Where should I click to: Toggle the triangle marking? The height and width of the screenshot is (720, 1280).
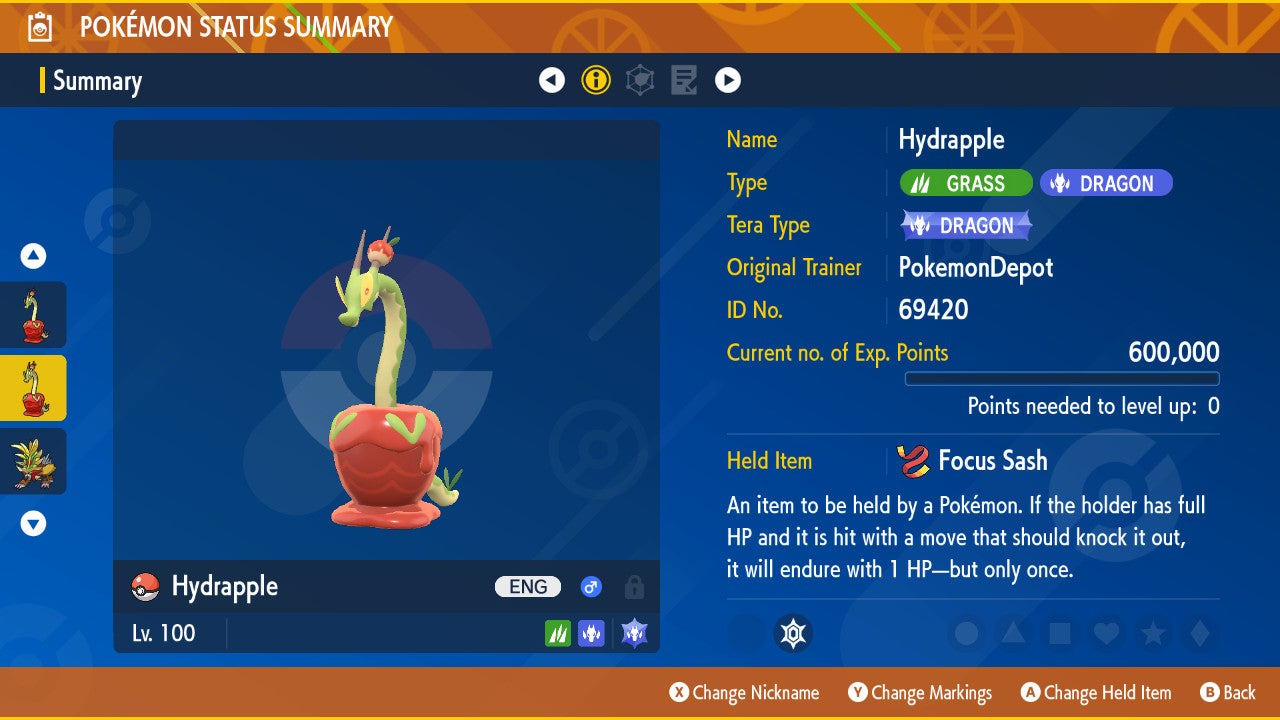pyautogui.click(x=1013, y=633)
